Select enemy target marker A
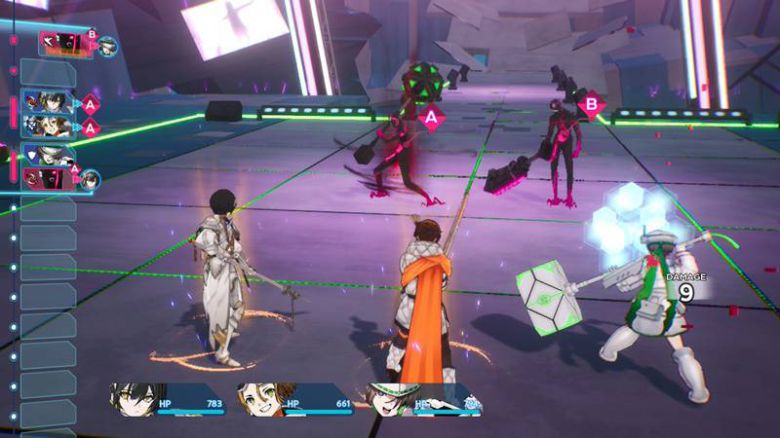780x438 pixels. point(431,118)
